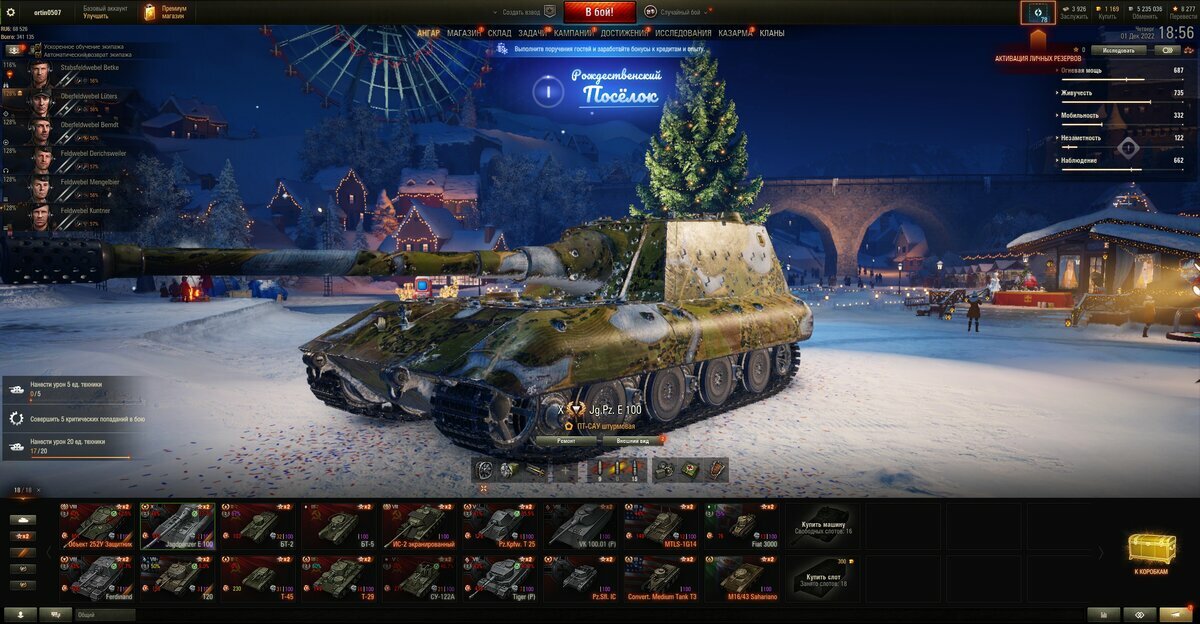
Task: Show the КЛАНЫ tab
Action: pos(772,33)
